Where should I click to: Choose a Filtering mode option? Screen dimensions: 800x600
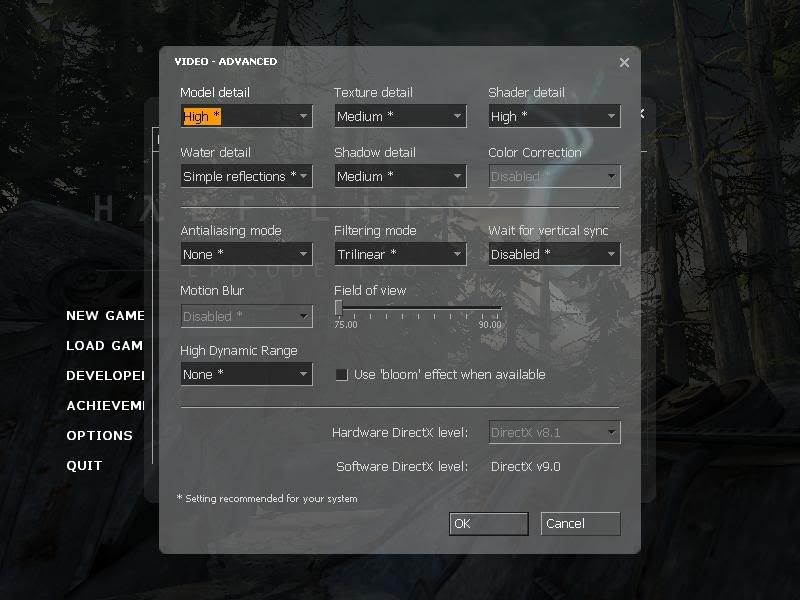pyautogui.click(x=400, y=254)
